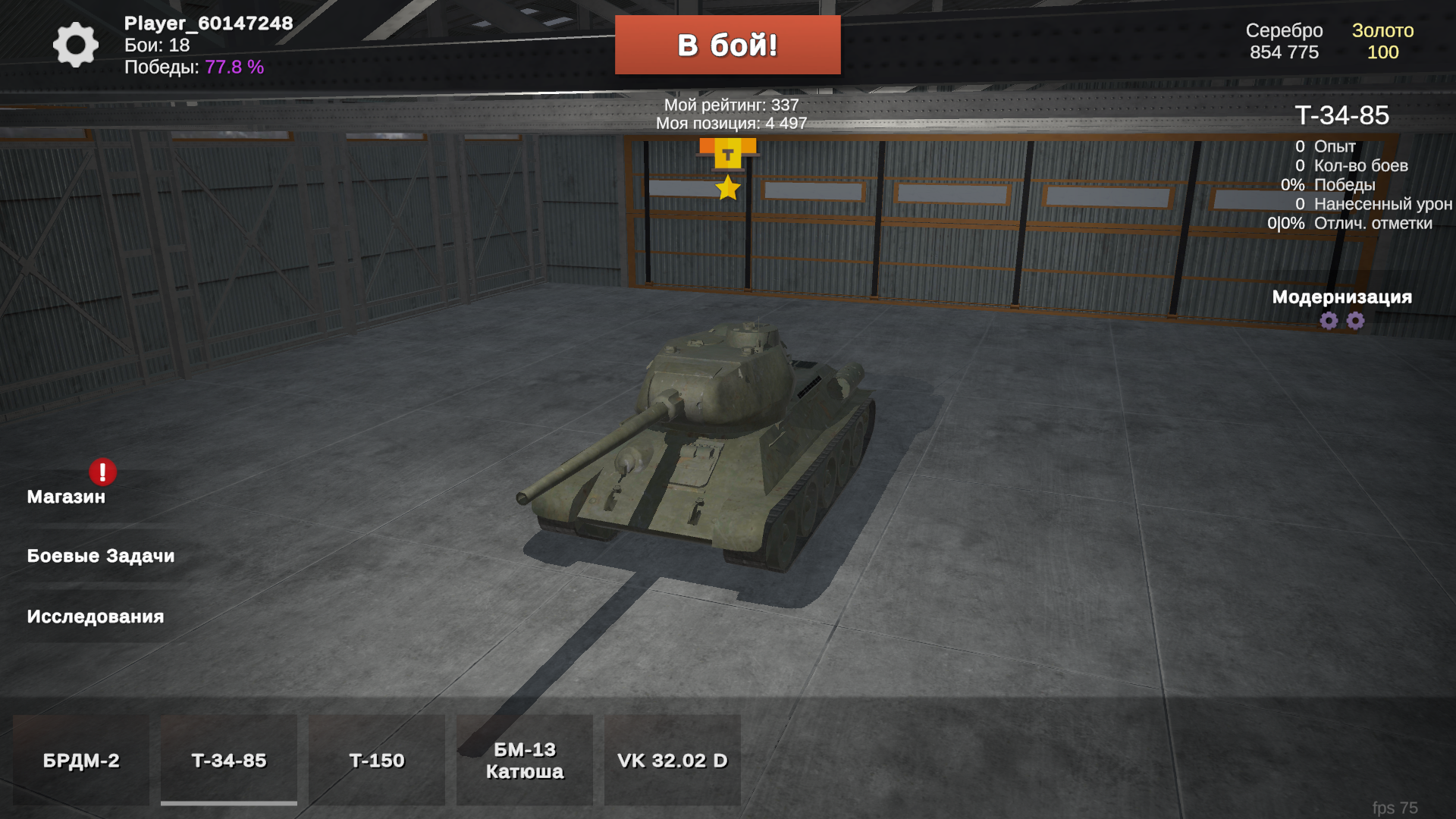This screenshot has width=1456, height=819.
Task: Select the БРДМ-2 vehicle tab
Action: (81, 760)
